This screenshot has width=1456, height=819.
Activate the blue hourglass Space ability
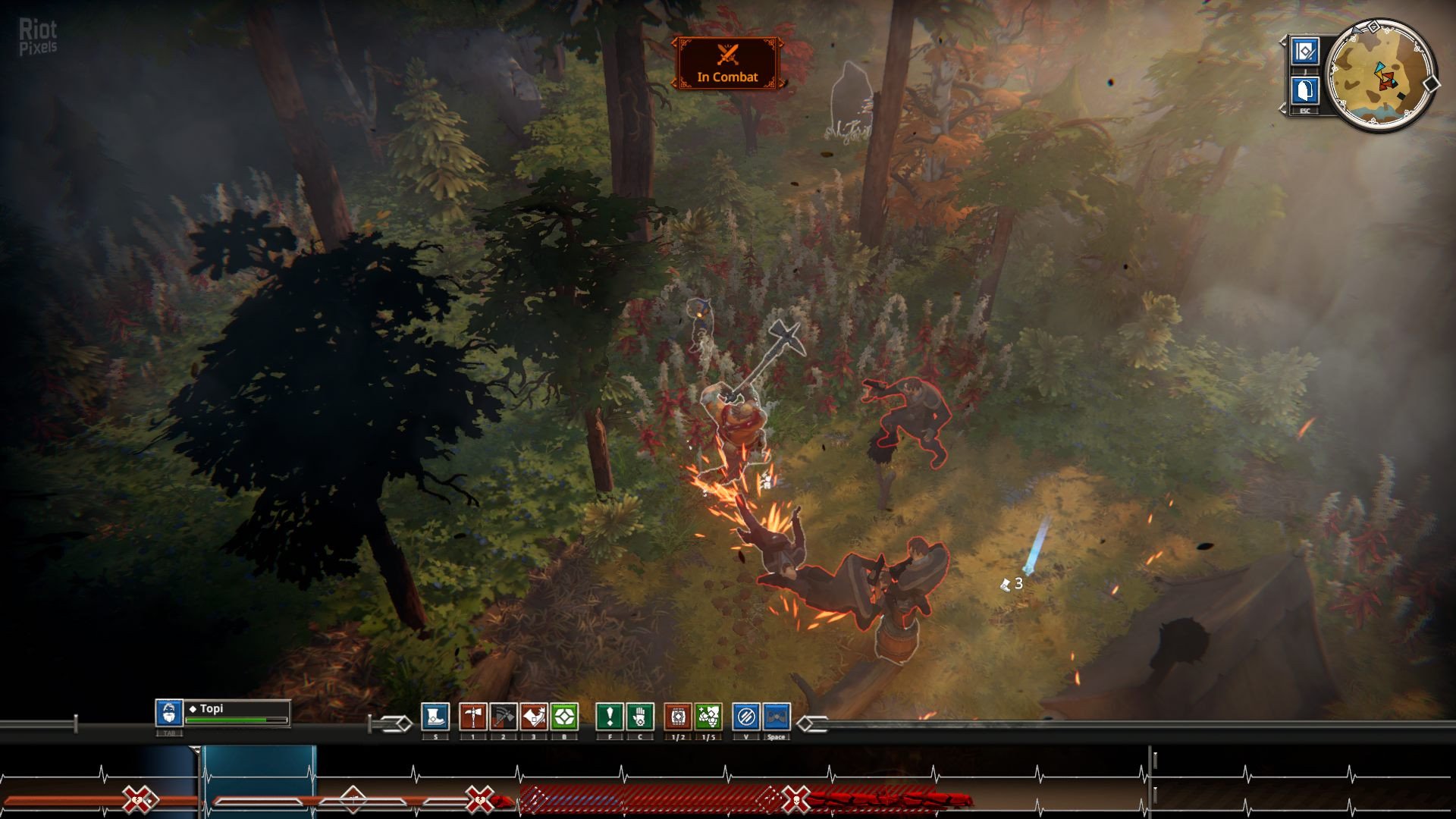(777, 717)
